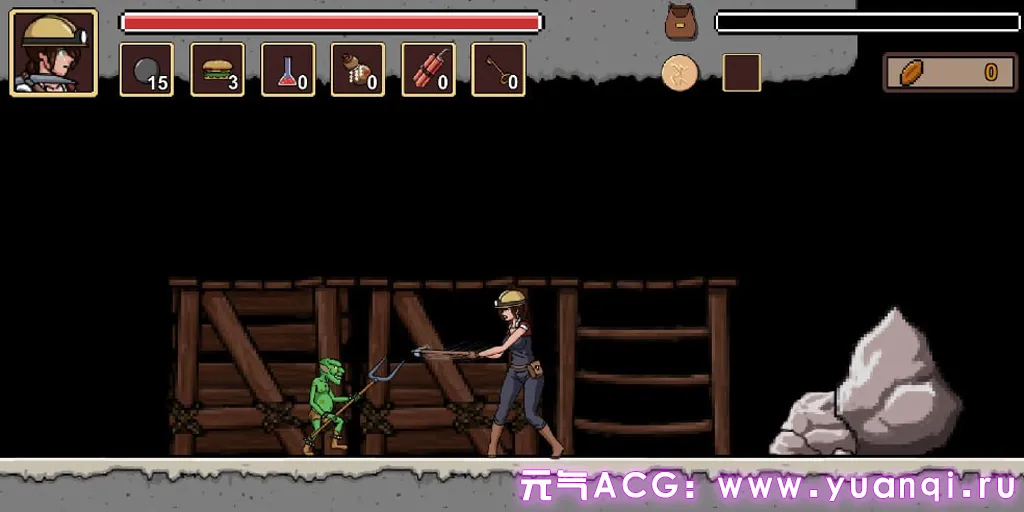Viewport: 1024px width, 512px height.
Task: Select the red potion flask slot
Action: [x=288, y=70]
